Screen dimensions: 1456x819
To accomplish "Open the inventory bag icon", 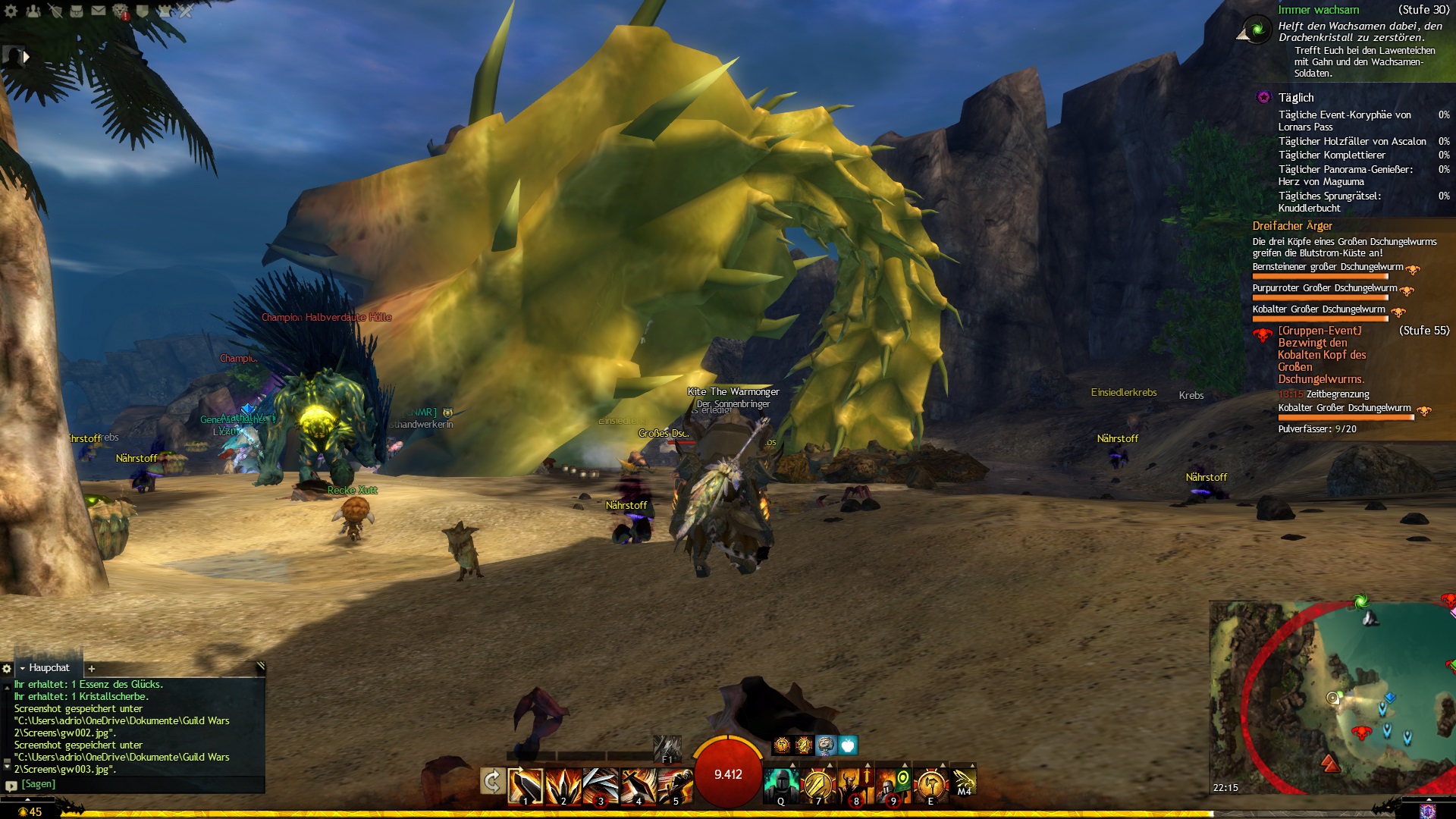I will pyautogui.click(x=77, y=11).
